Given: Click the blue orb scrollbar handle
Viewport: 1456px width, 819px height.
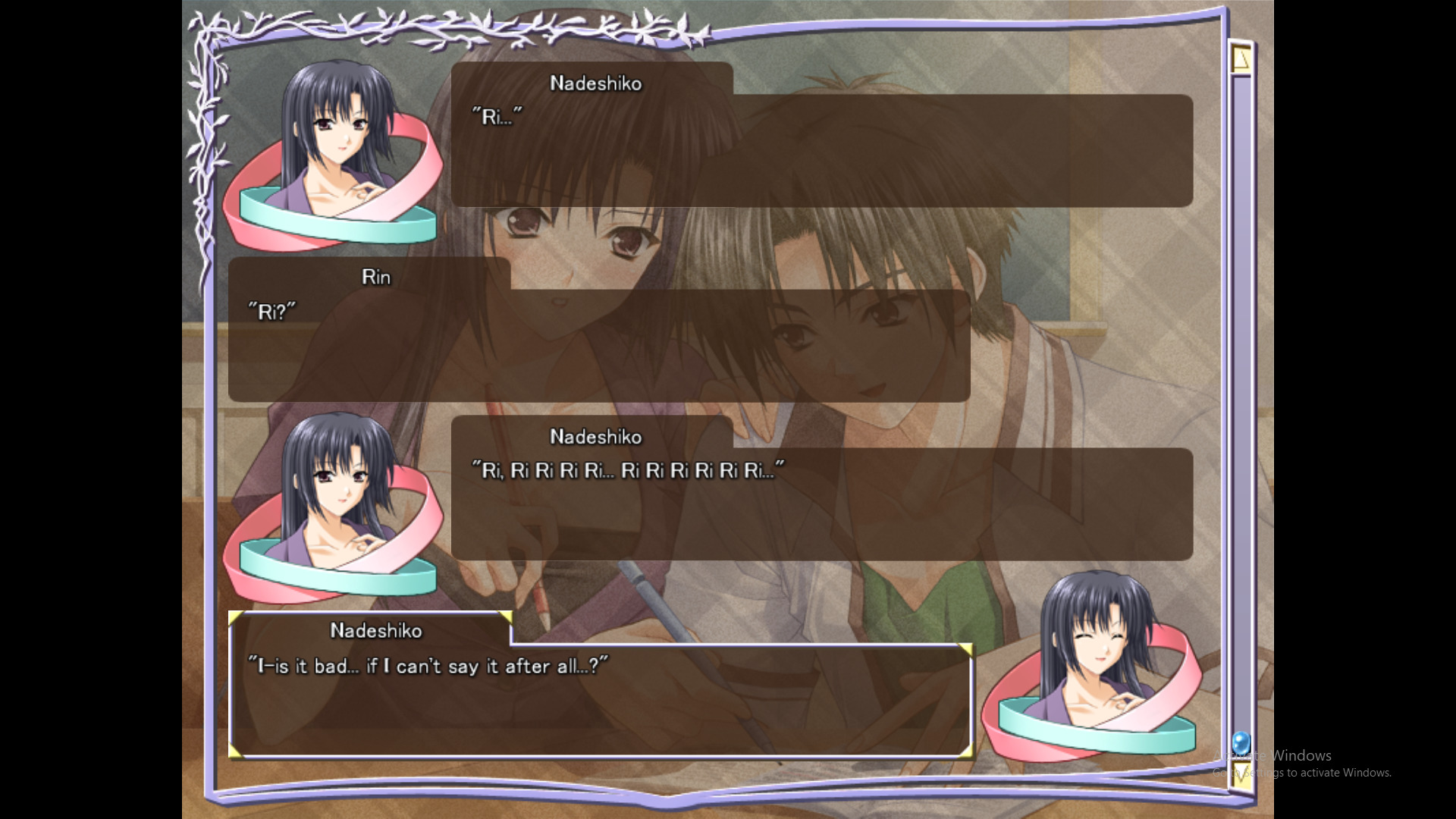Looking at the screenshot, I should tap(1241, 742).
